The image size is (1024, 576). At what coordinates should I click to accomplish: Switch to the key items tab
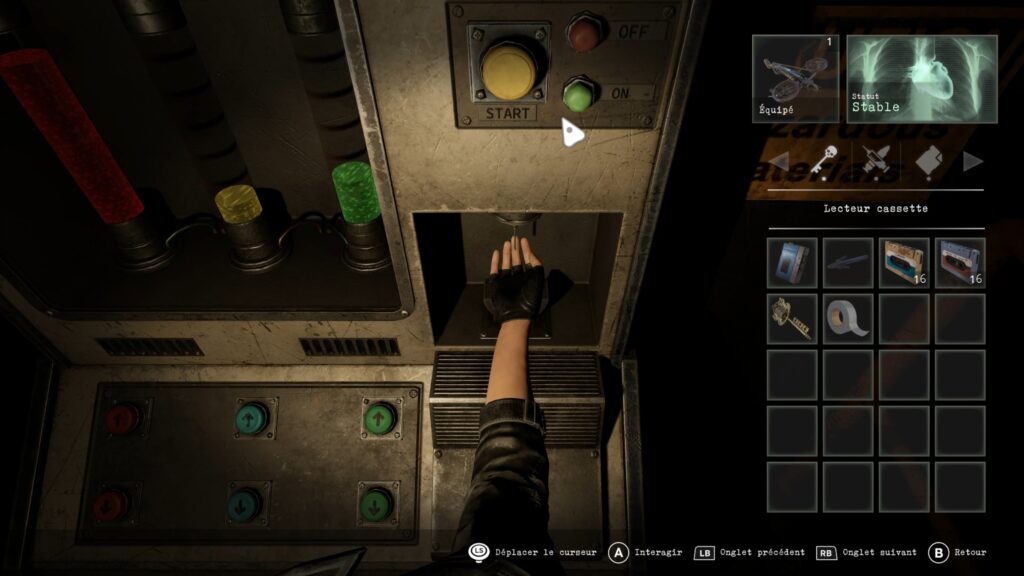[x=823, y=161]
